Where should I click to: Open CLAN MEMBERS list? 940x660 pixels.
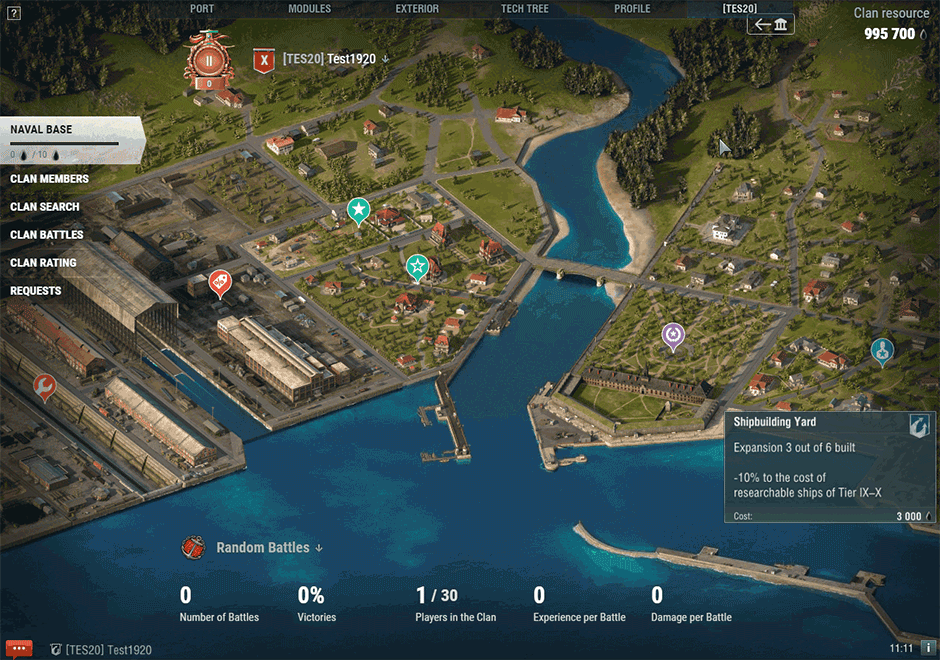[x=49, y=179]
